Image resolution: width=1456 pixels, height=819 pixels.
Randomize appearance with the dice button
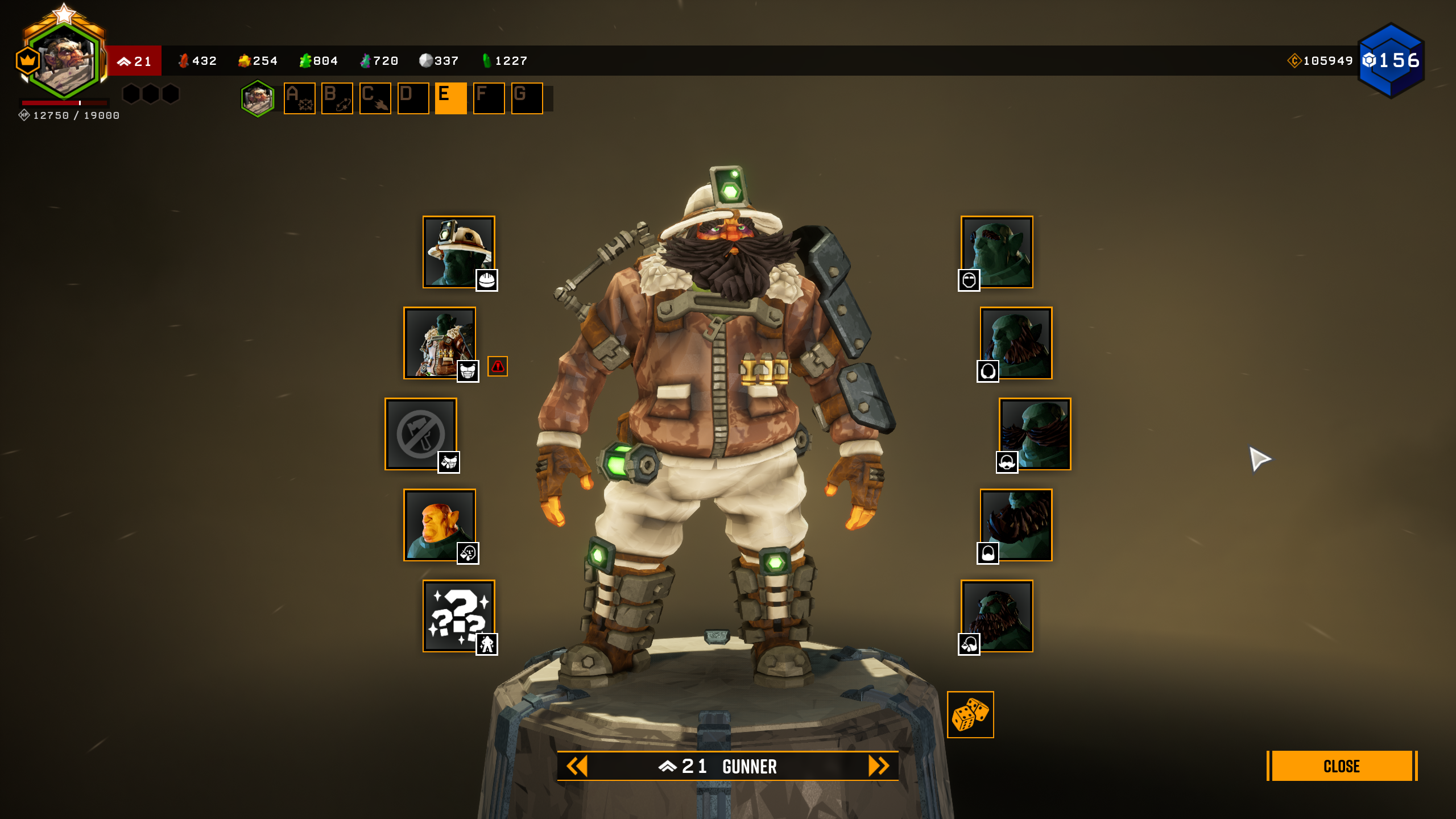[970, 714]
